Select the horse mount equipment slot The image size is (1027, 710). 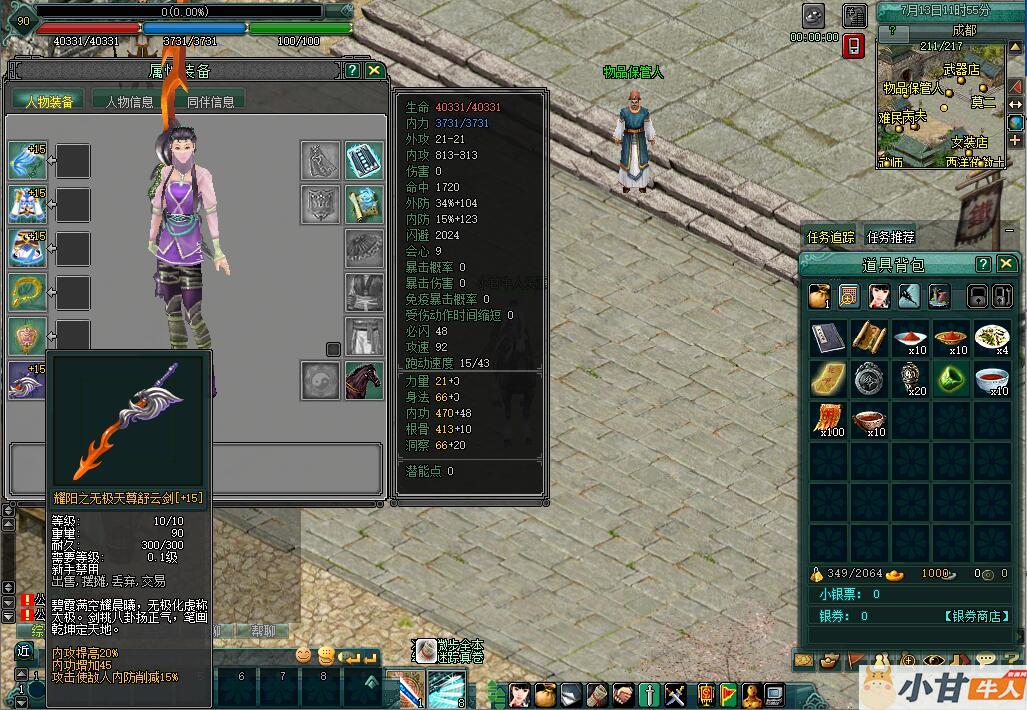click(364, 381)
